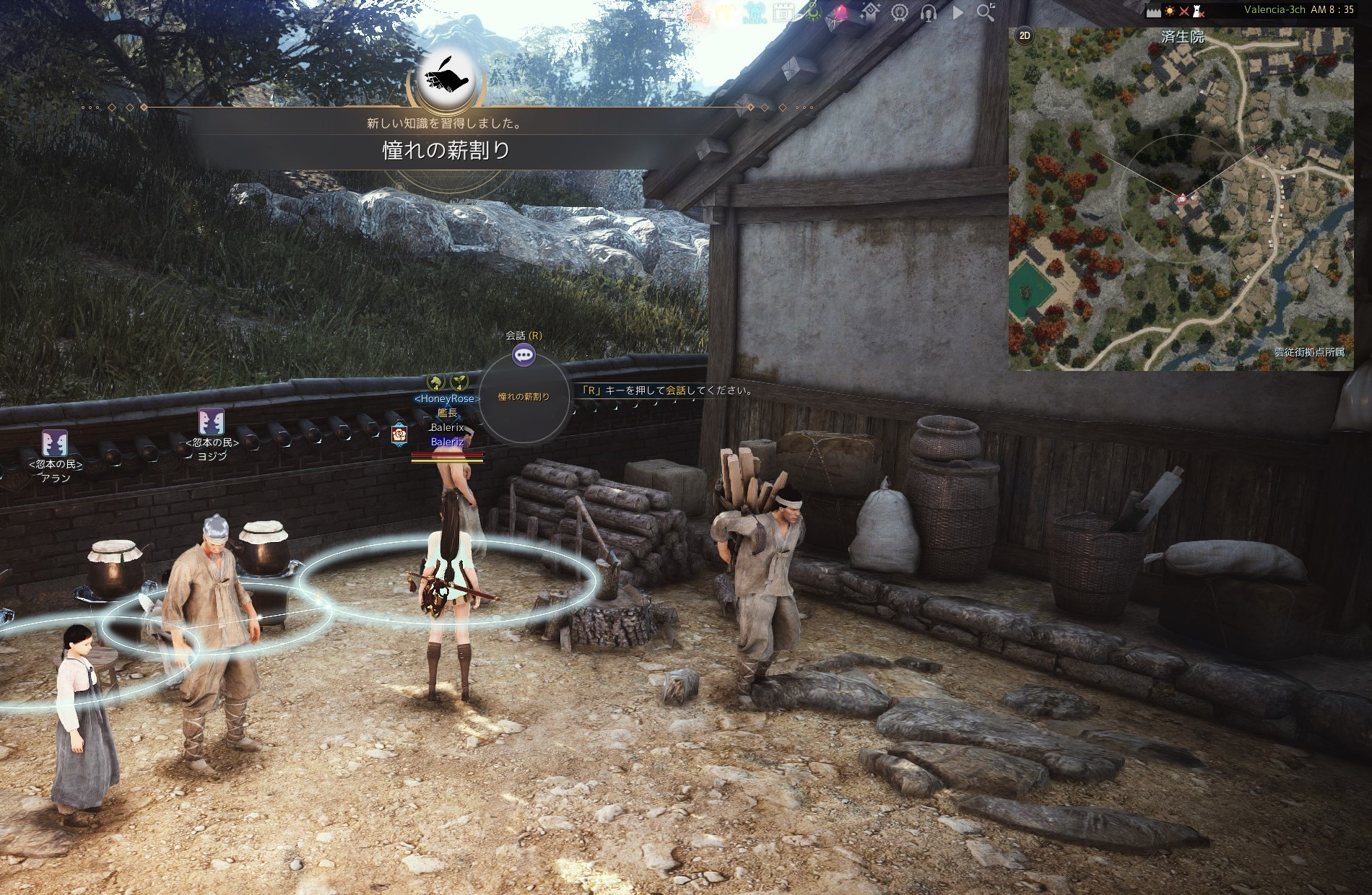Click the knowledge acquired notification banner
Viewport: 1372px width, 895px height.
[446, 137]
